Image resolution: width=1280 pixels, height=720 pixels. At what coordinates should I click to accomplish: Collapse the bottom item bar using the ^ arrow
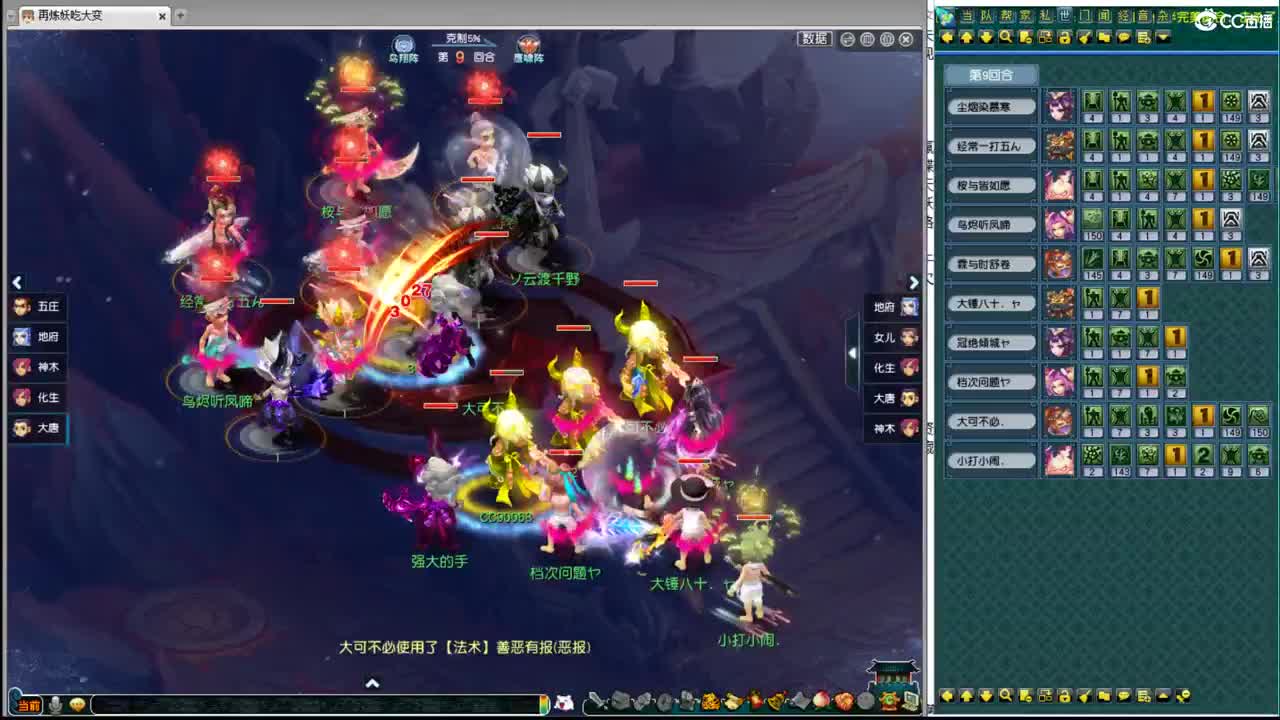pos(373,684)
